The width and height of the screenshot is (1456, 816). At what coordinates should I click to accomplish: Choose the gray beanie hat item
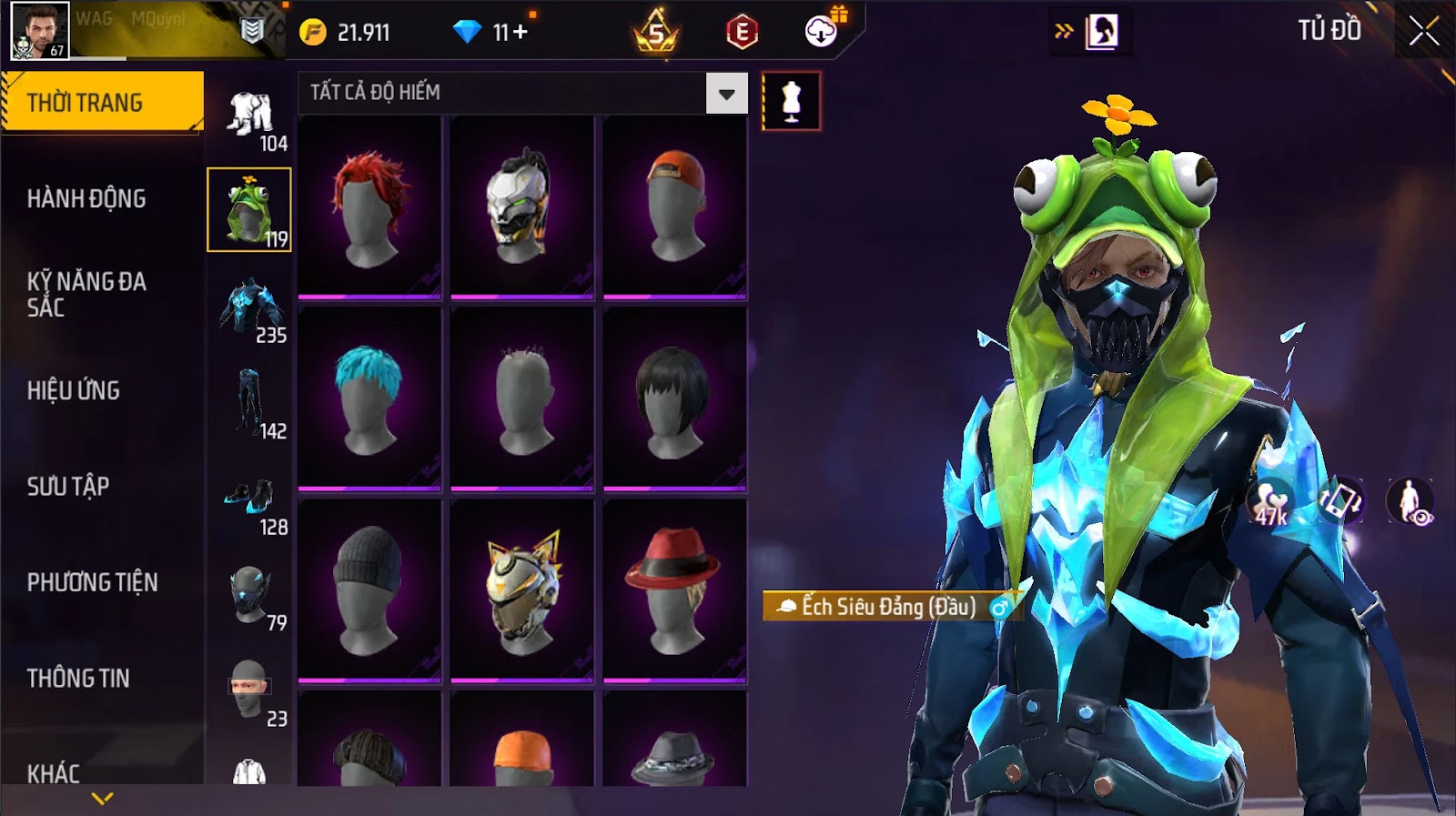tap(369, 589)
